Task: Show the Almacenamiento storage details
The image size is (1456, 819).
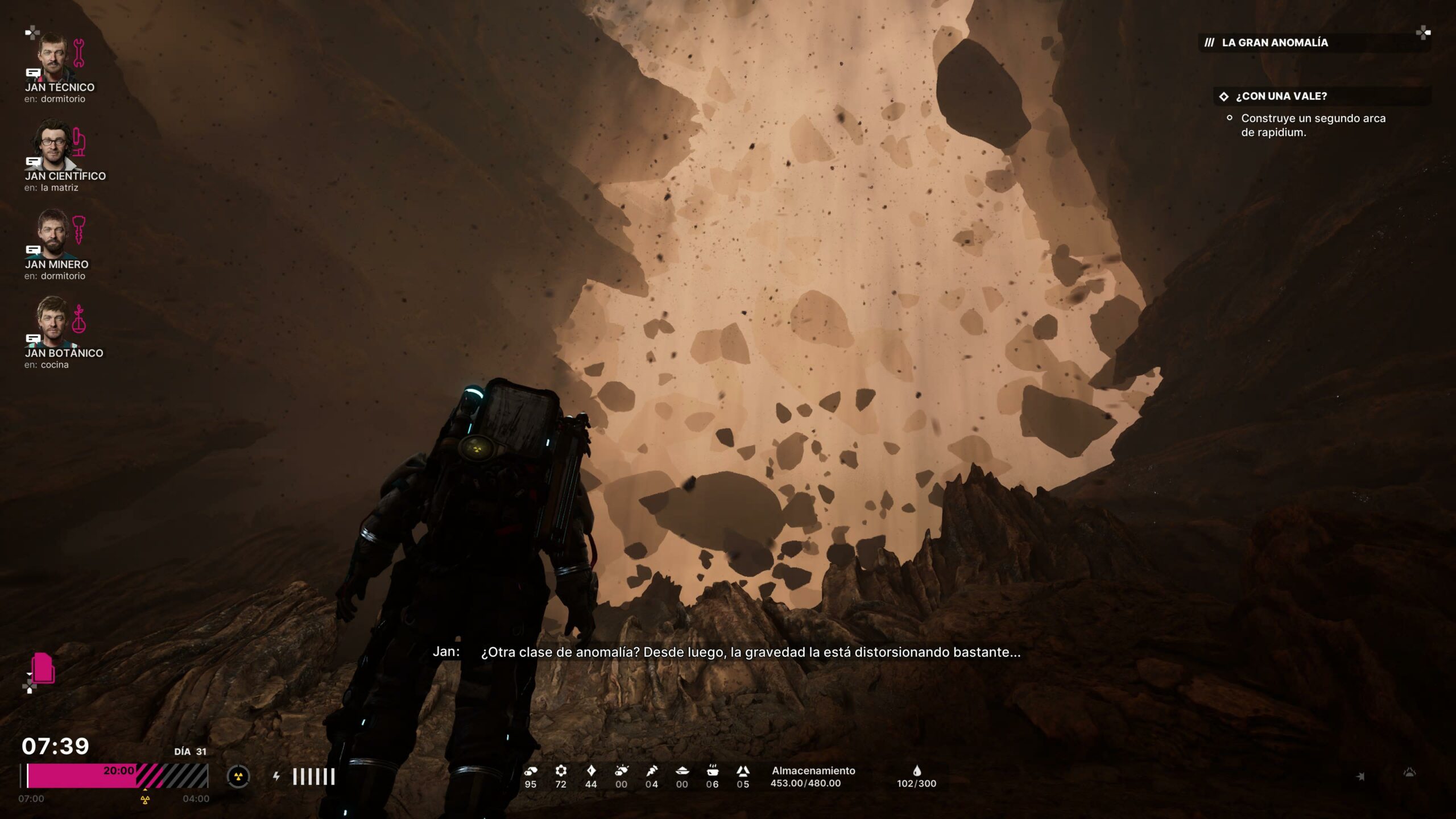Action: (x=813, y=776)
